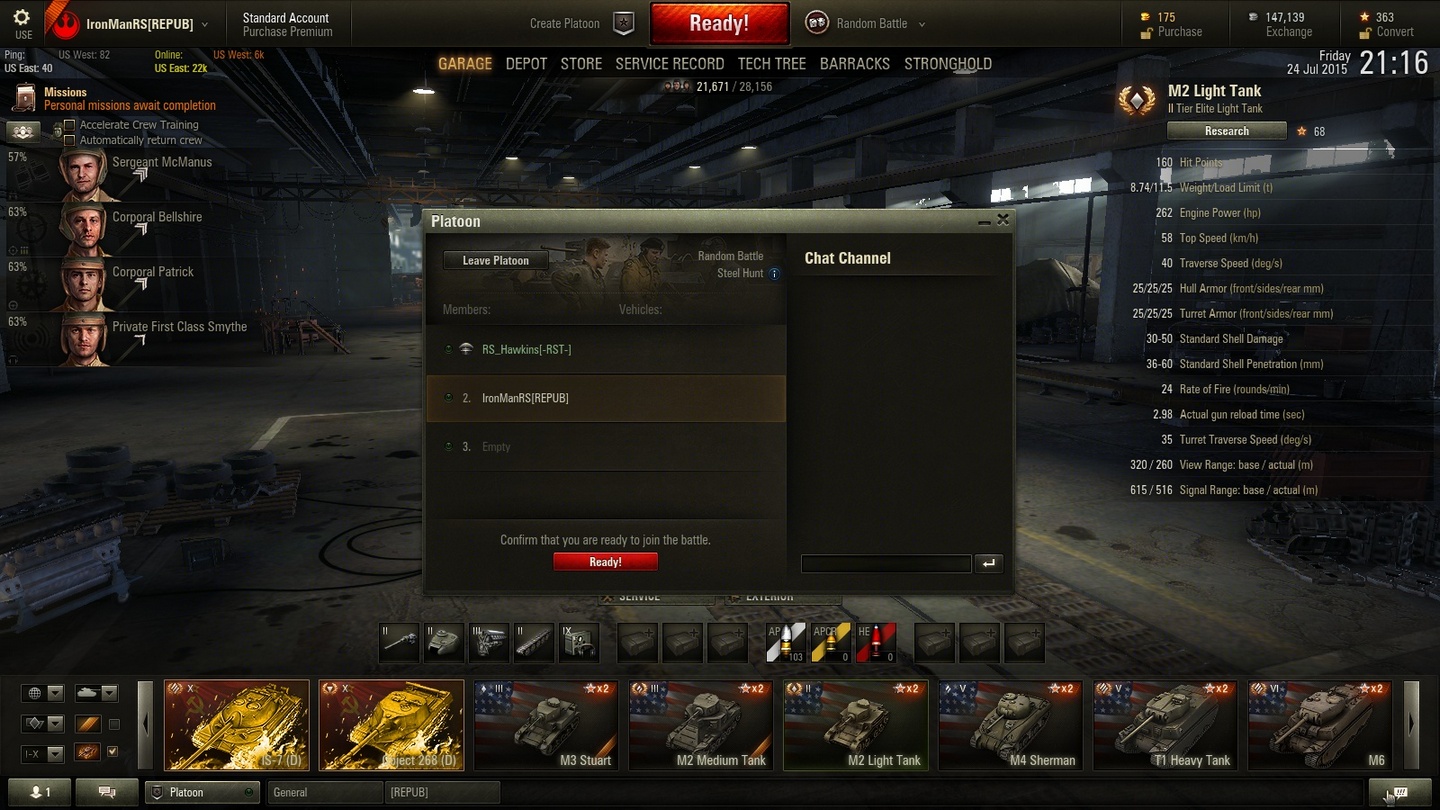Open the Depot tab
This screenshot has height=810, width=1440.
click(526, 64)
